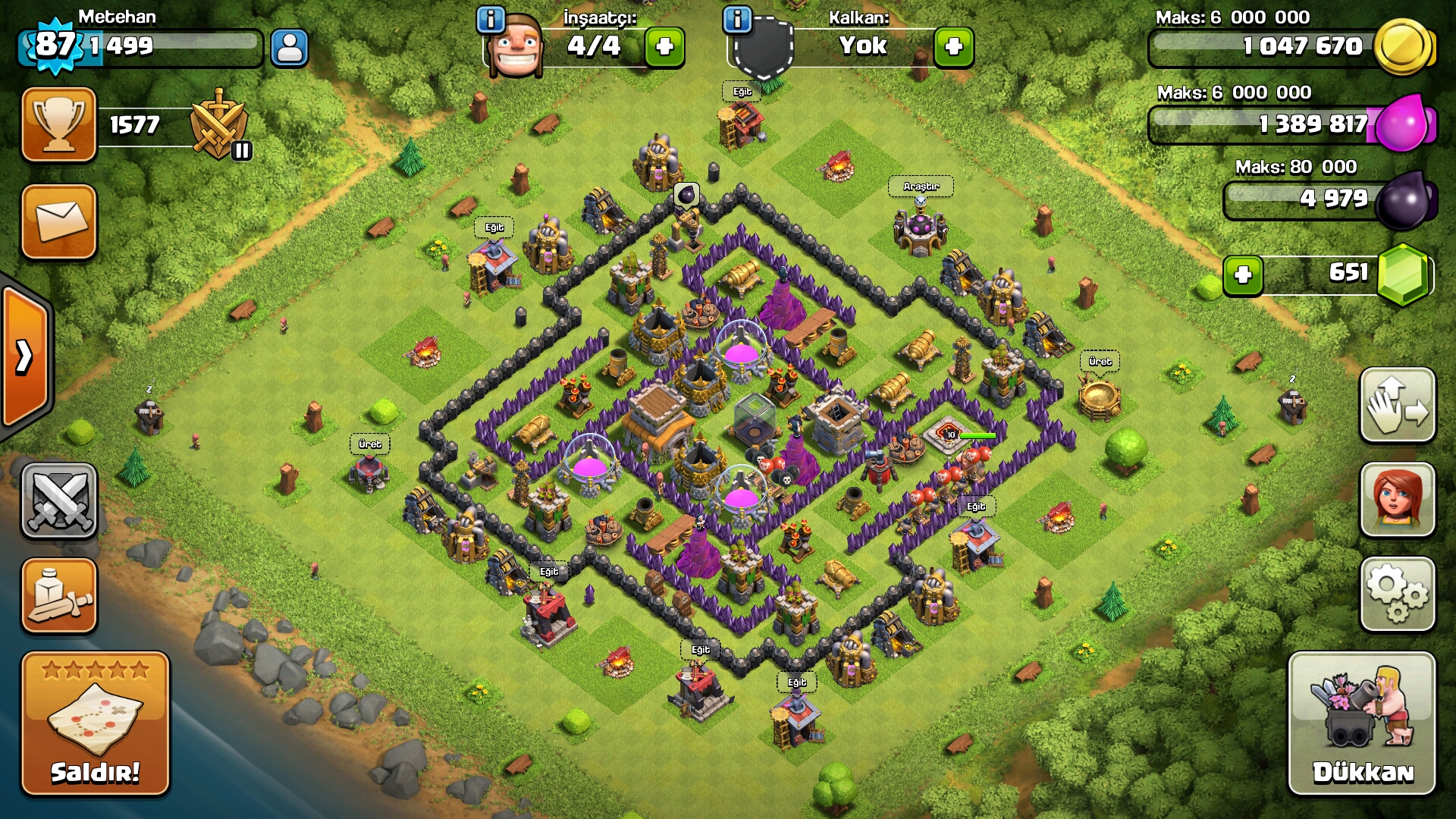Open the mail inbox envelope
This screenshot has height=819, width=1456.
[x=59, y=221]
